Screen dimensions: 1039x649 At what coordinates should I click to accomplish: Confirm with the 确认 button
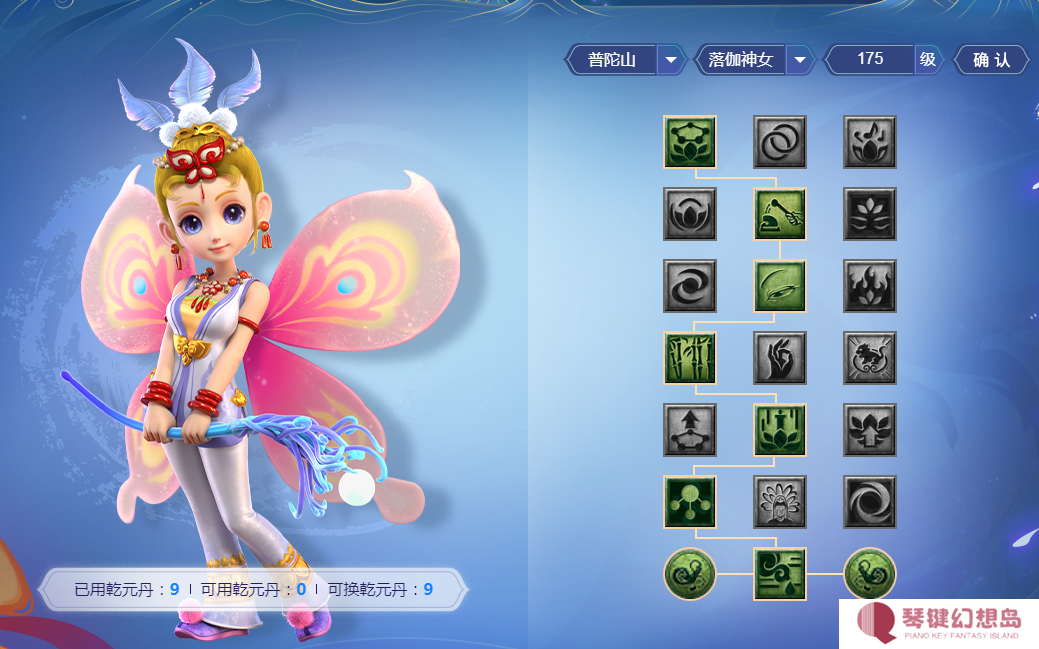click(992, 60)
